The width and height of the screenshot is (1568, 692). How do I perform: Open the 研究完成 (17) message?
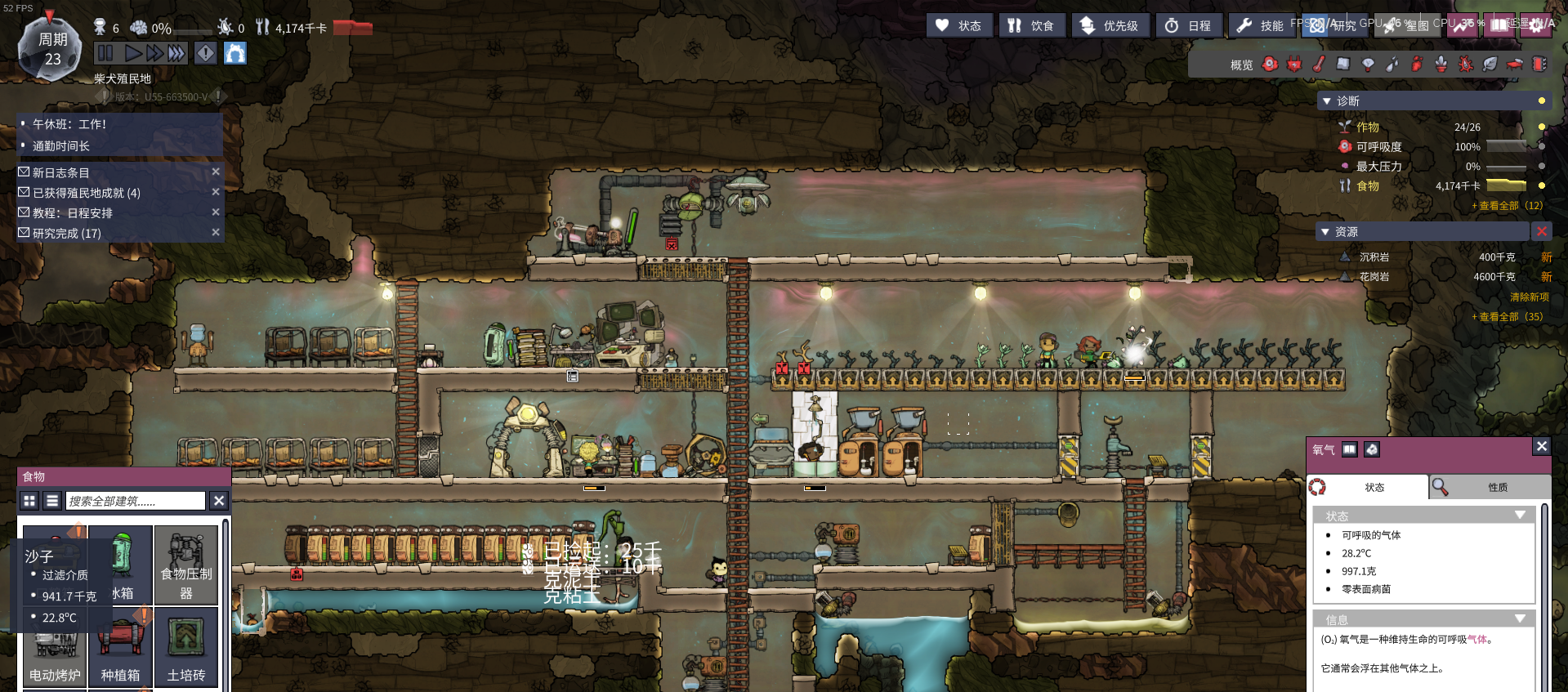click(67, 234)
